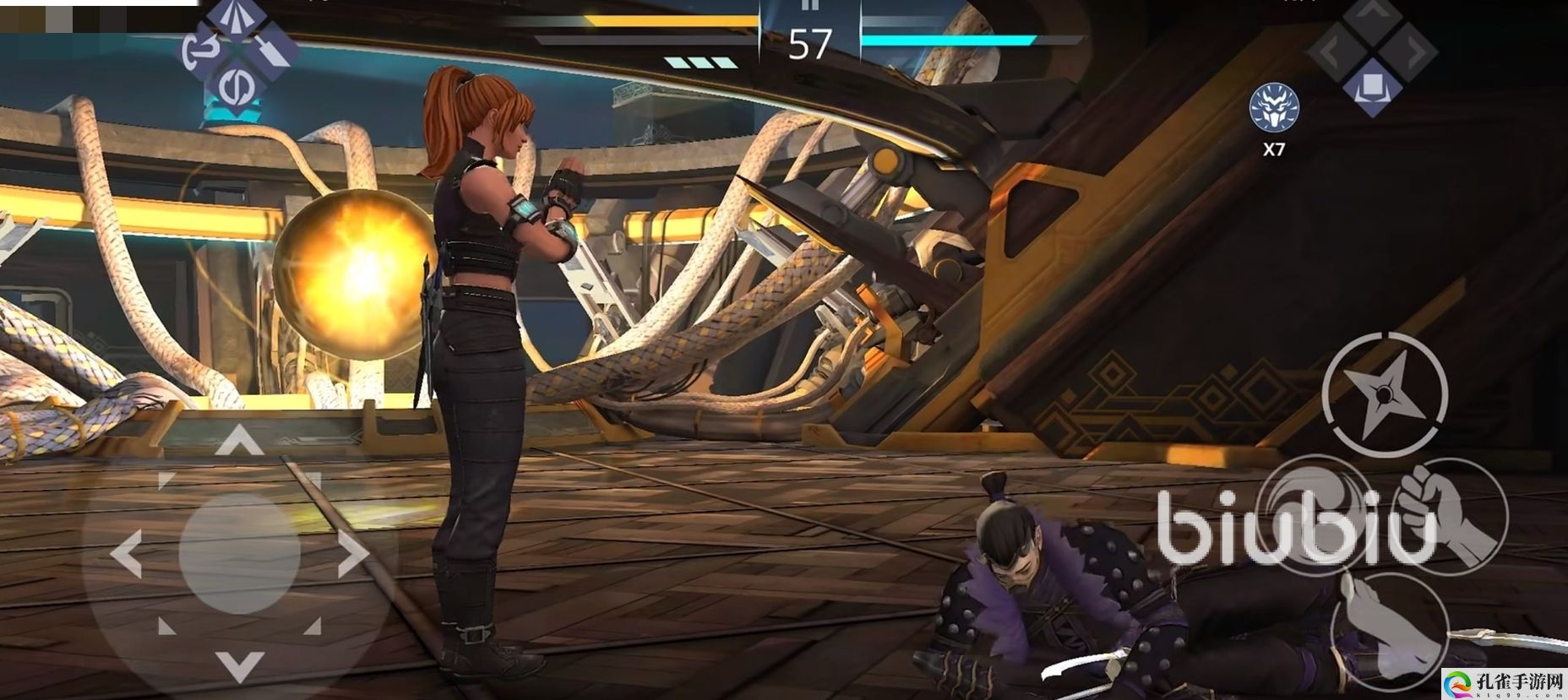Tap the joystick's right arrow
The width and height of the screenshot is (1568, 700).
pyautogui.click(x=351, y=554)
